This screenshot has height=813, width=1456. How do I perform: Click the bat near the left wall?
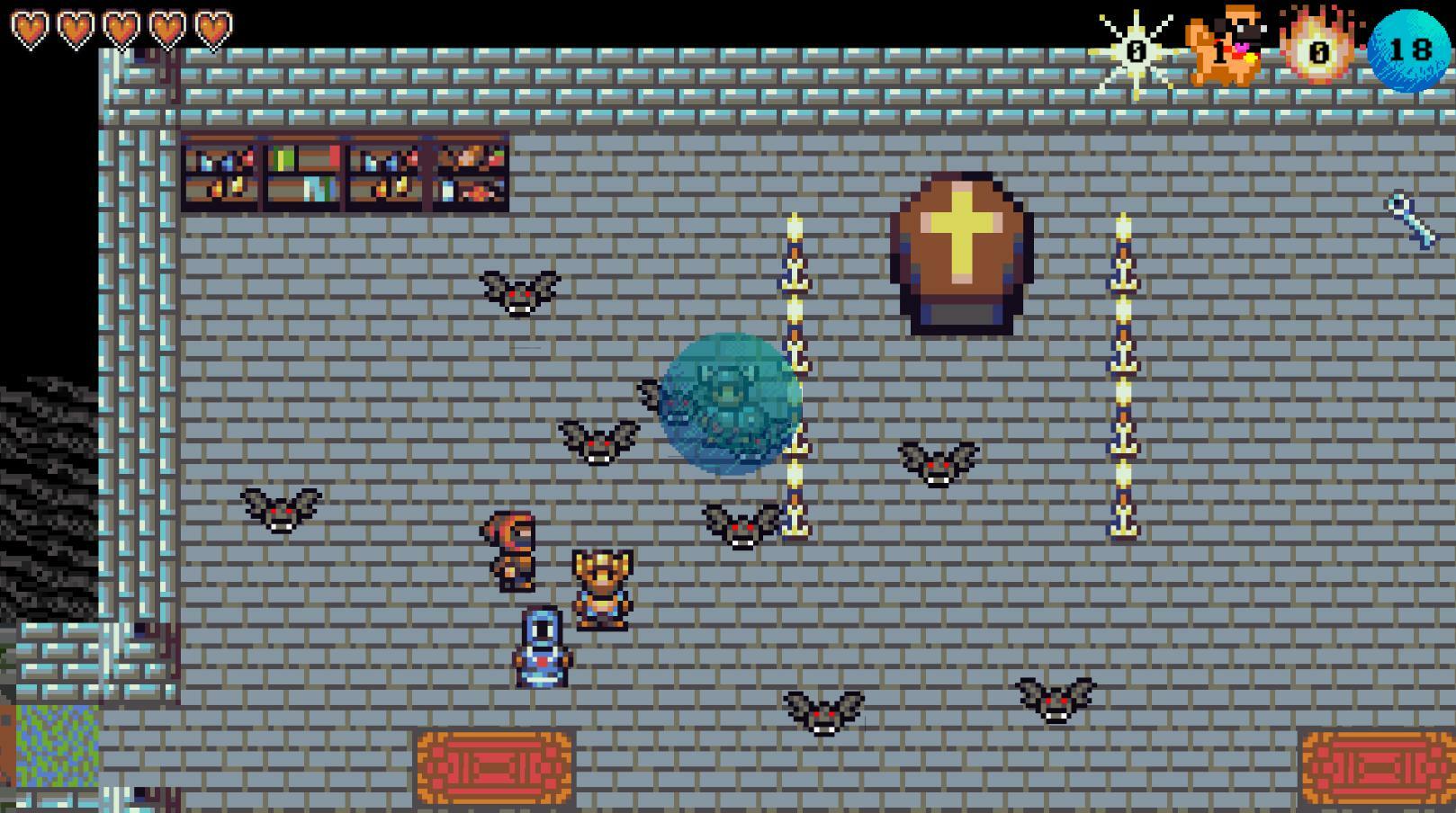[279, 513]
